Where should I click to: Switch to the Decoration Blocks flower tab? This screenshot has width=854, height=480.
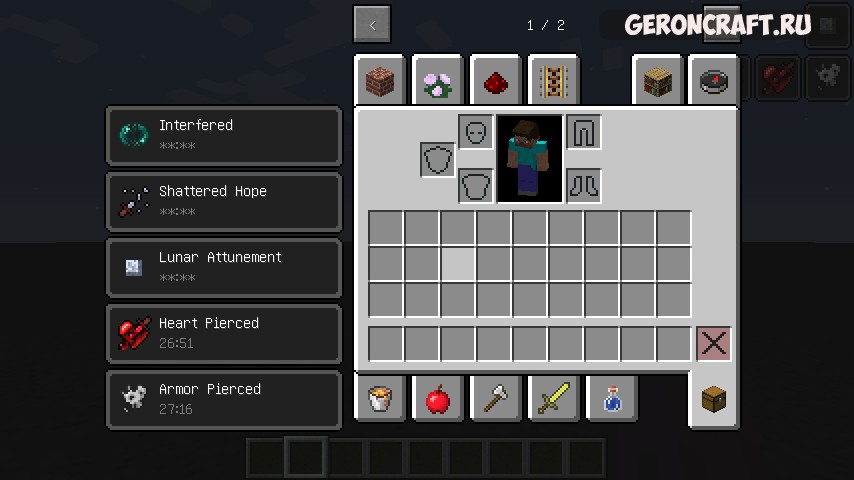click(x=437, y=82)
